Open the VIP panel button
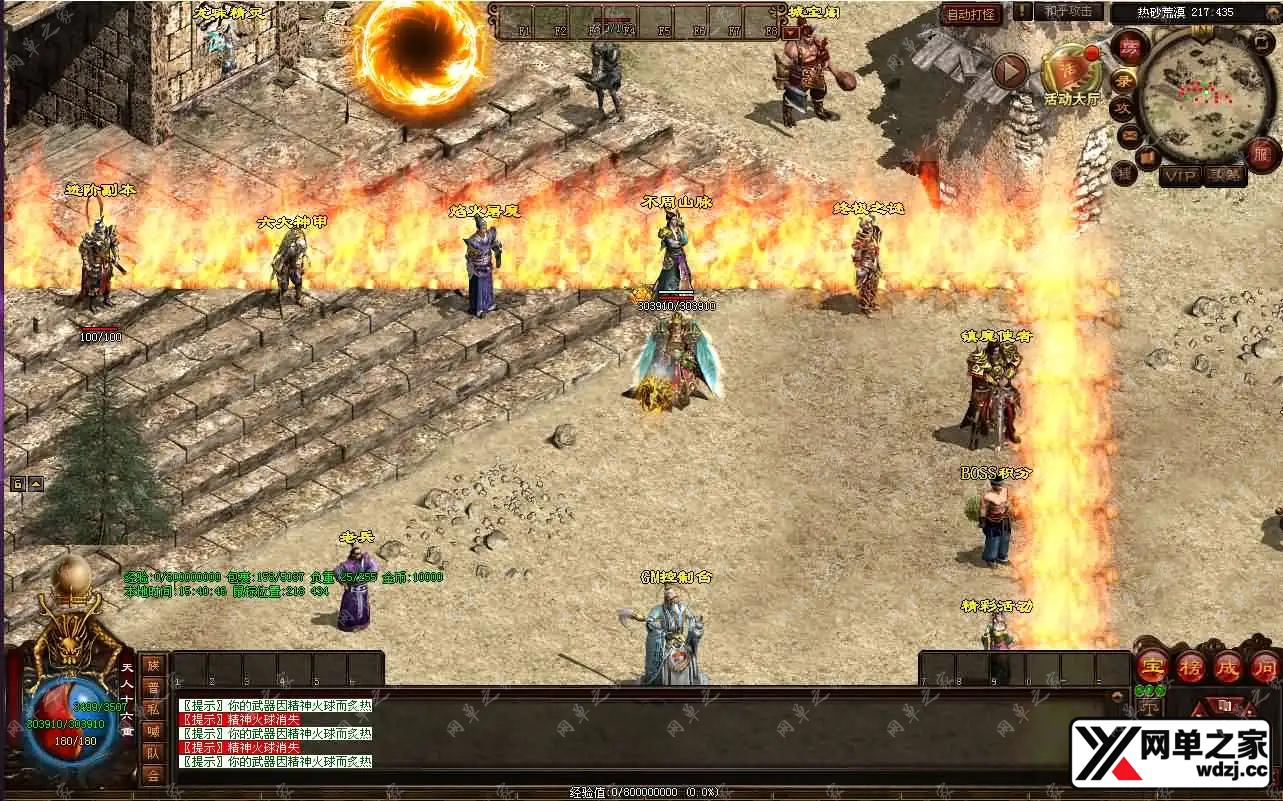 click(1180, 176)
